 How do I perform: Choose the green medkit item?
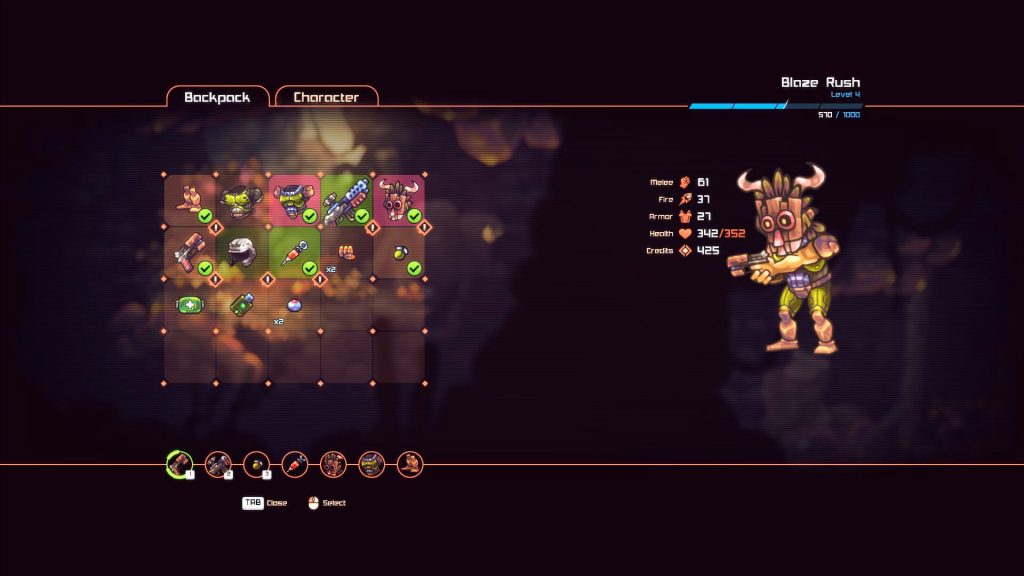(190, 304)
